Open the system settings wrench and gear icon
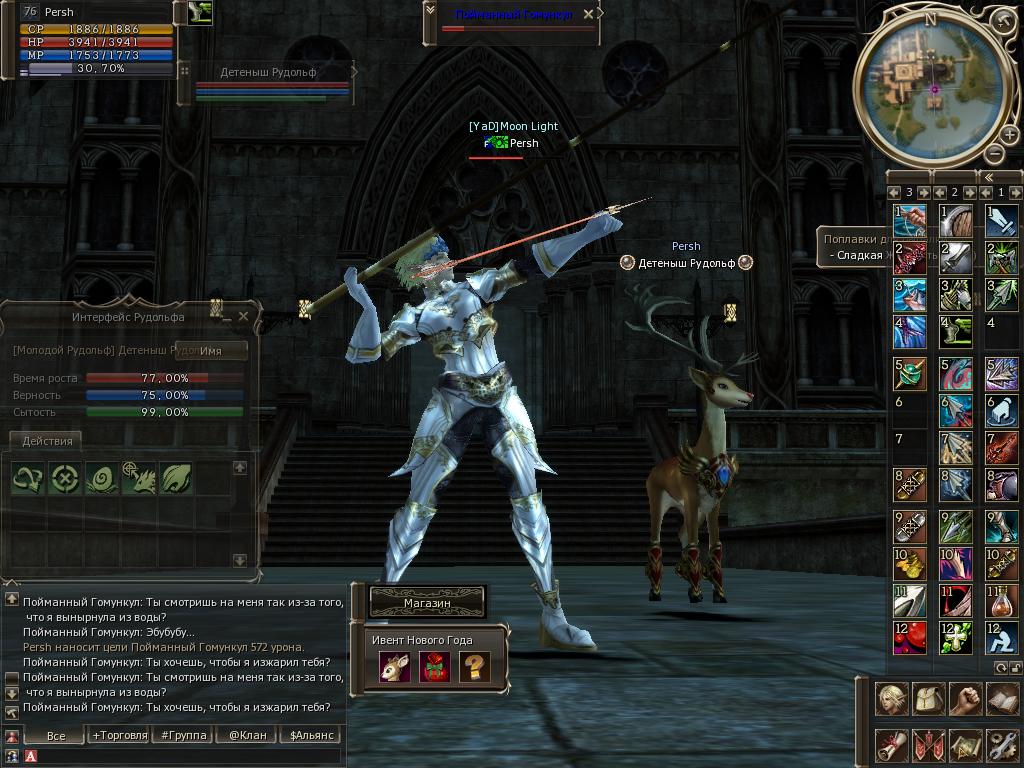 (1001, 745)
